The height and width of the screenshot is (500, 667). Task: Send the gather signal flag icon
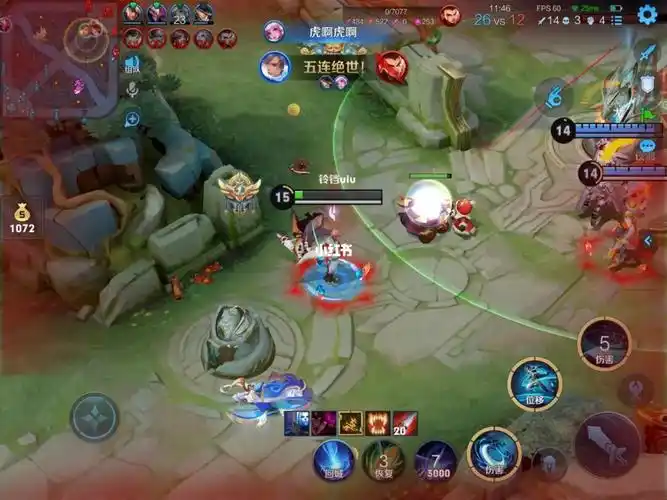coord(649,113)
